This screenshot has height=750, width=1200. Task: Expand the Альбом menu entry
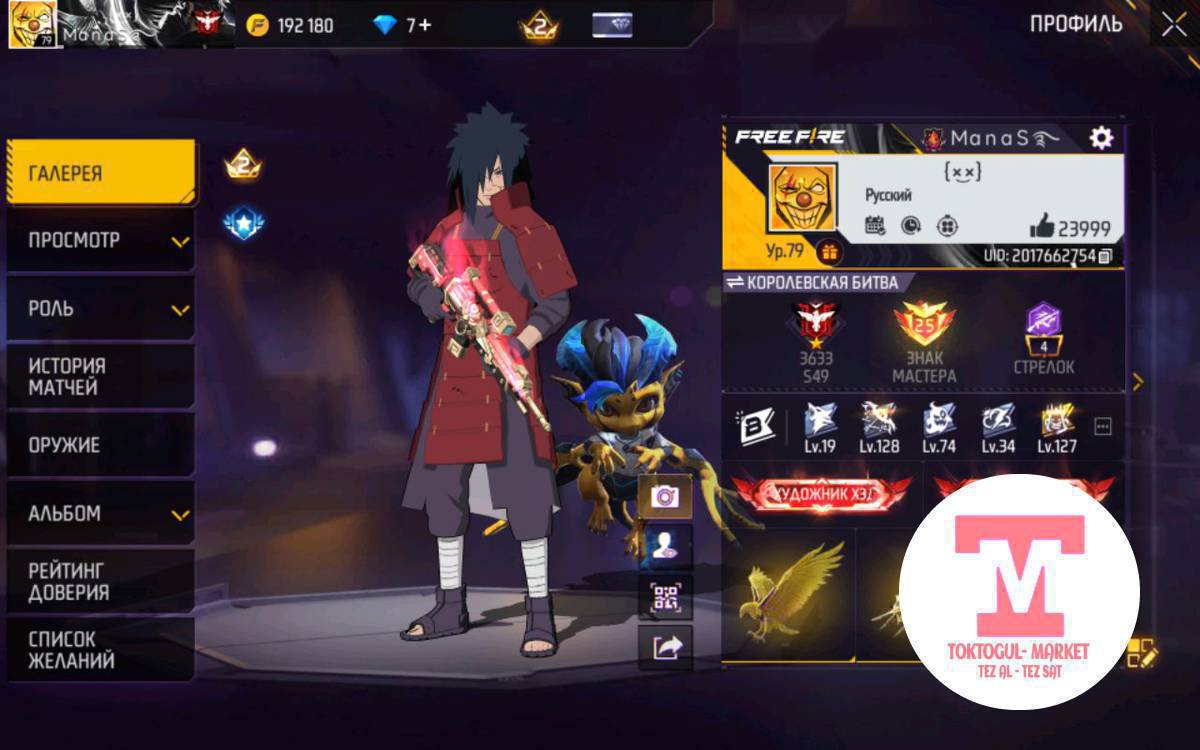[x=100, y=514]
